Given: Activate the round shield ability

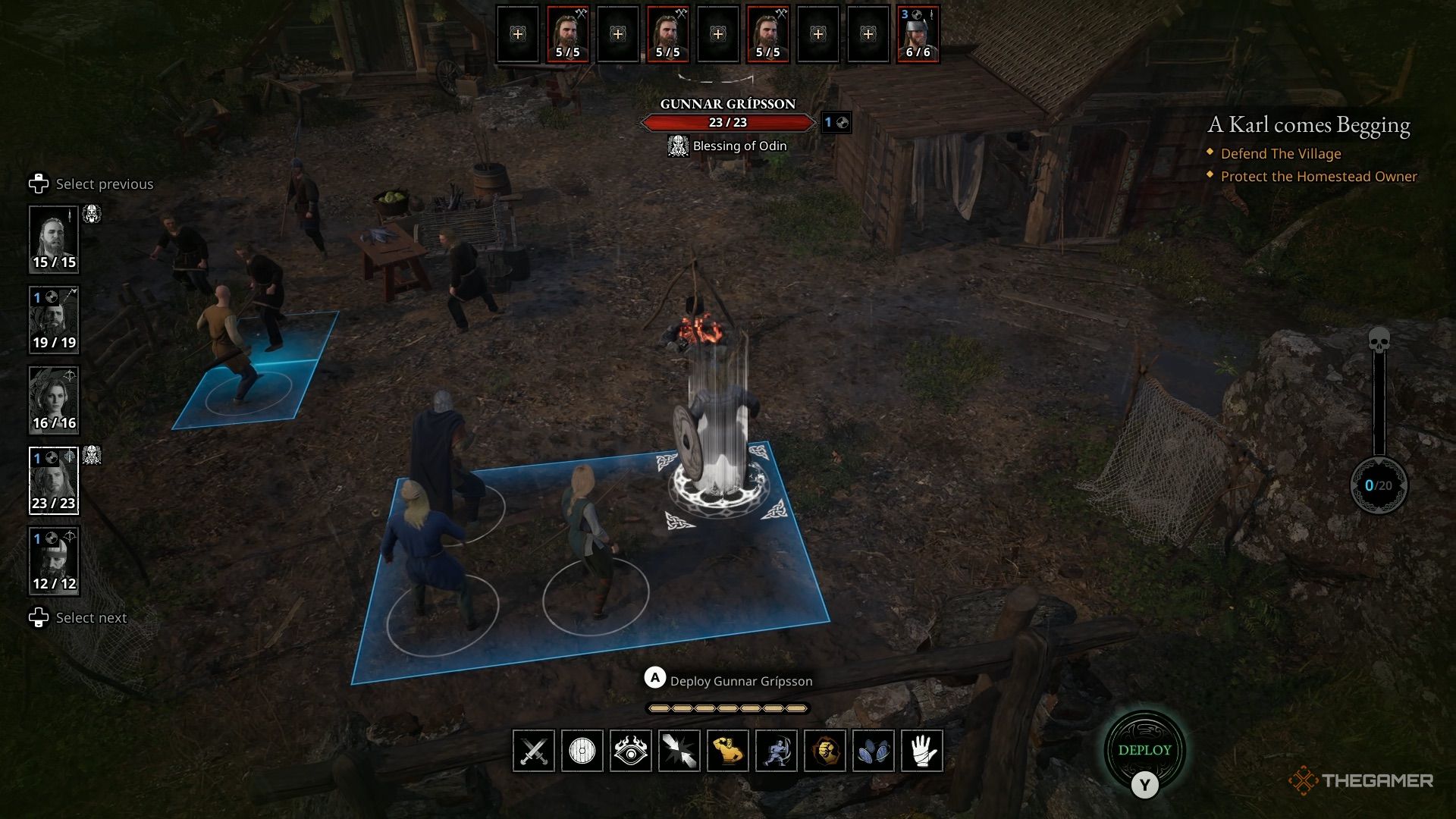Looking at the screenshot, I should pos(582,752).
